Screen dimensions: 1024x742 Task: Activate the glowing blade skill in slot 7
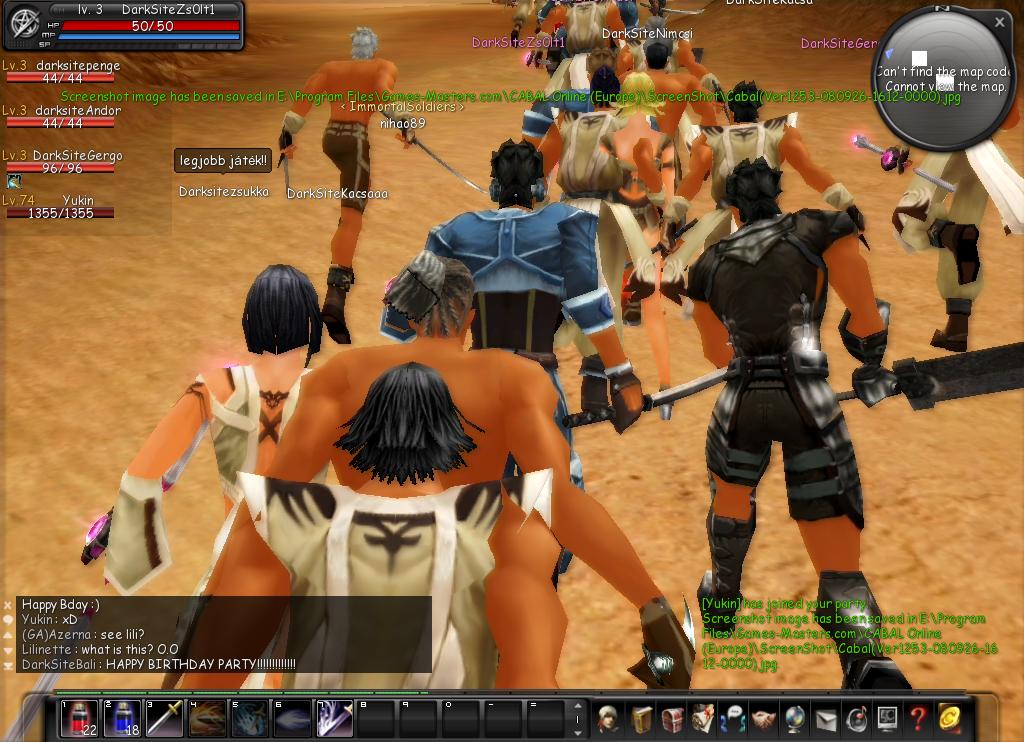(334, 719)
